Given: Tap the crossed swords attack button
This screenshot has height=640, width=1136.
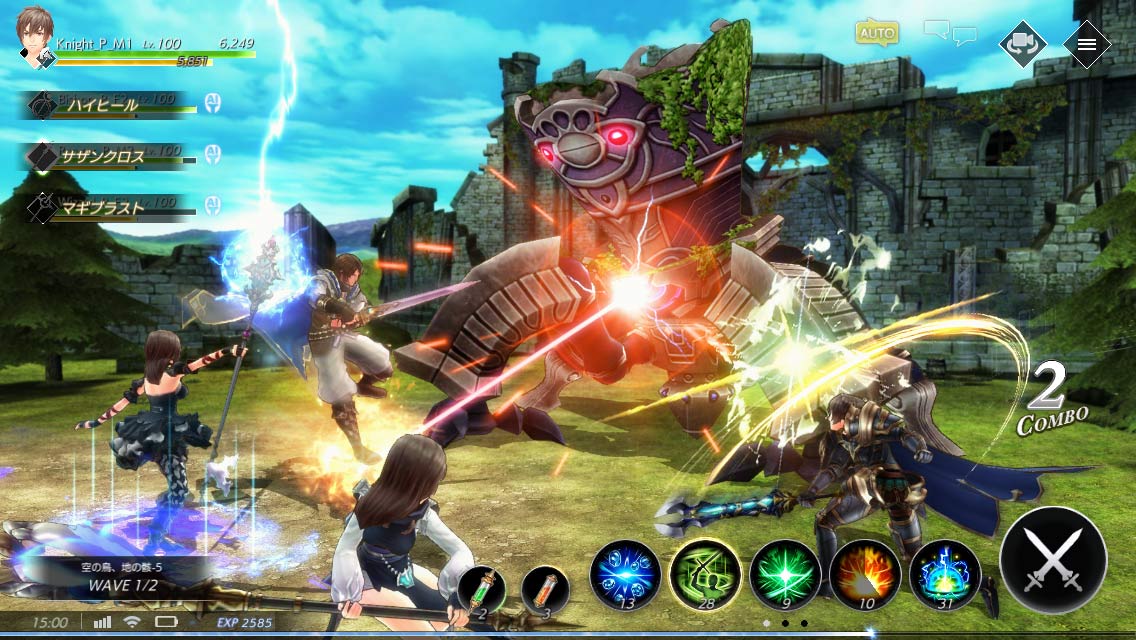Looking at the screenshot, I should click(1053, 560).
